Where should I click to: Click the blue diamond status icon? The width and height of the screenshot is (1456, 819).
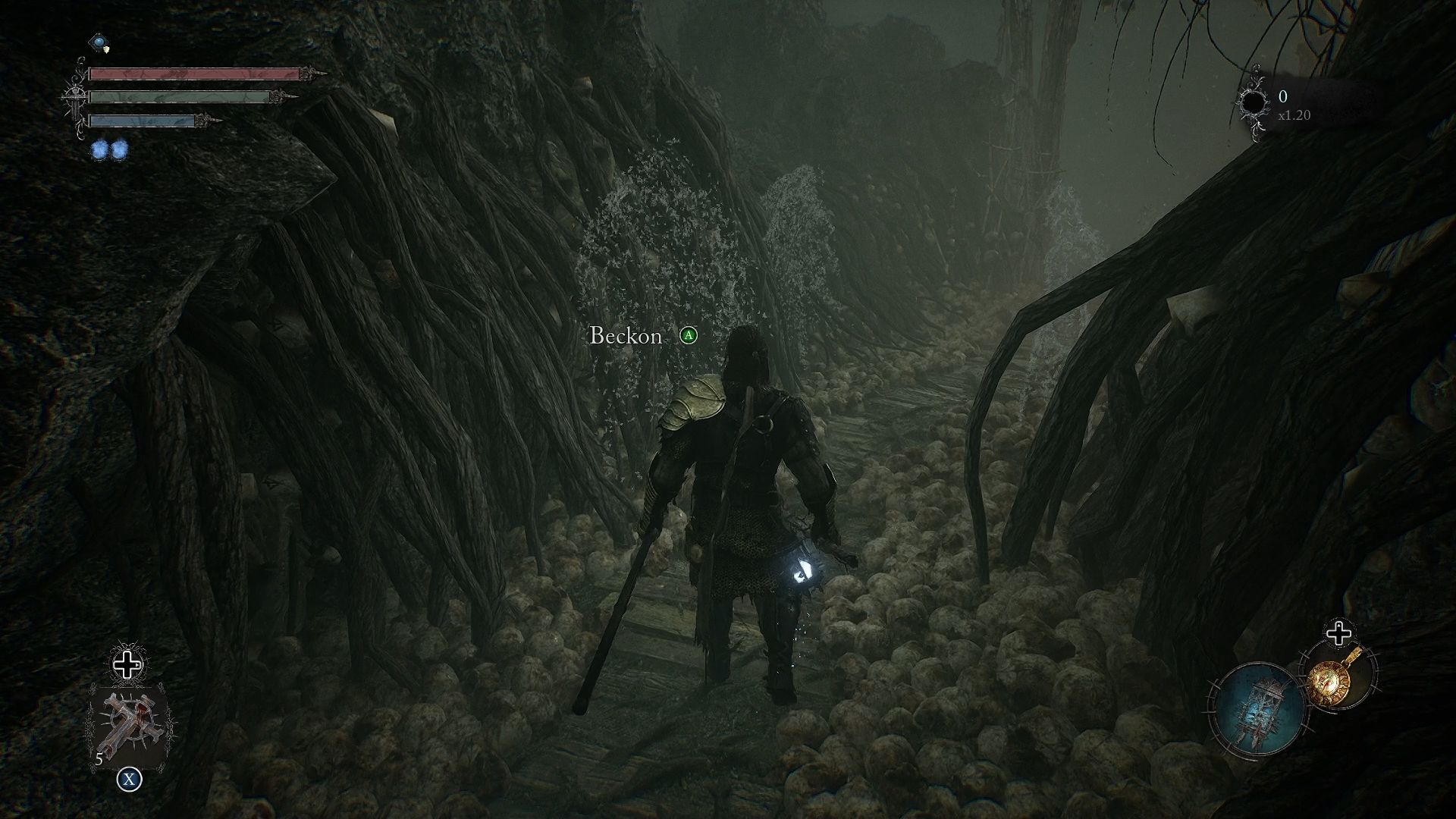pyautogui.click(x=98, y=43)
